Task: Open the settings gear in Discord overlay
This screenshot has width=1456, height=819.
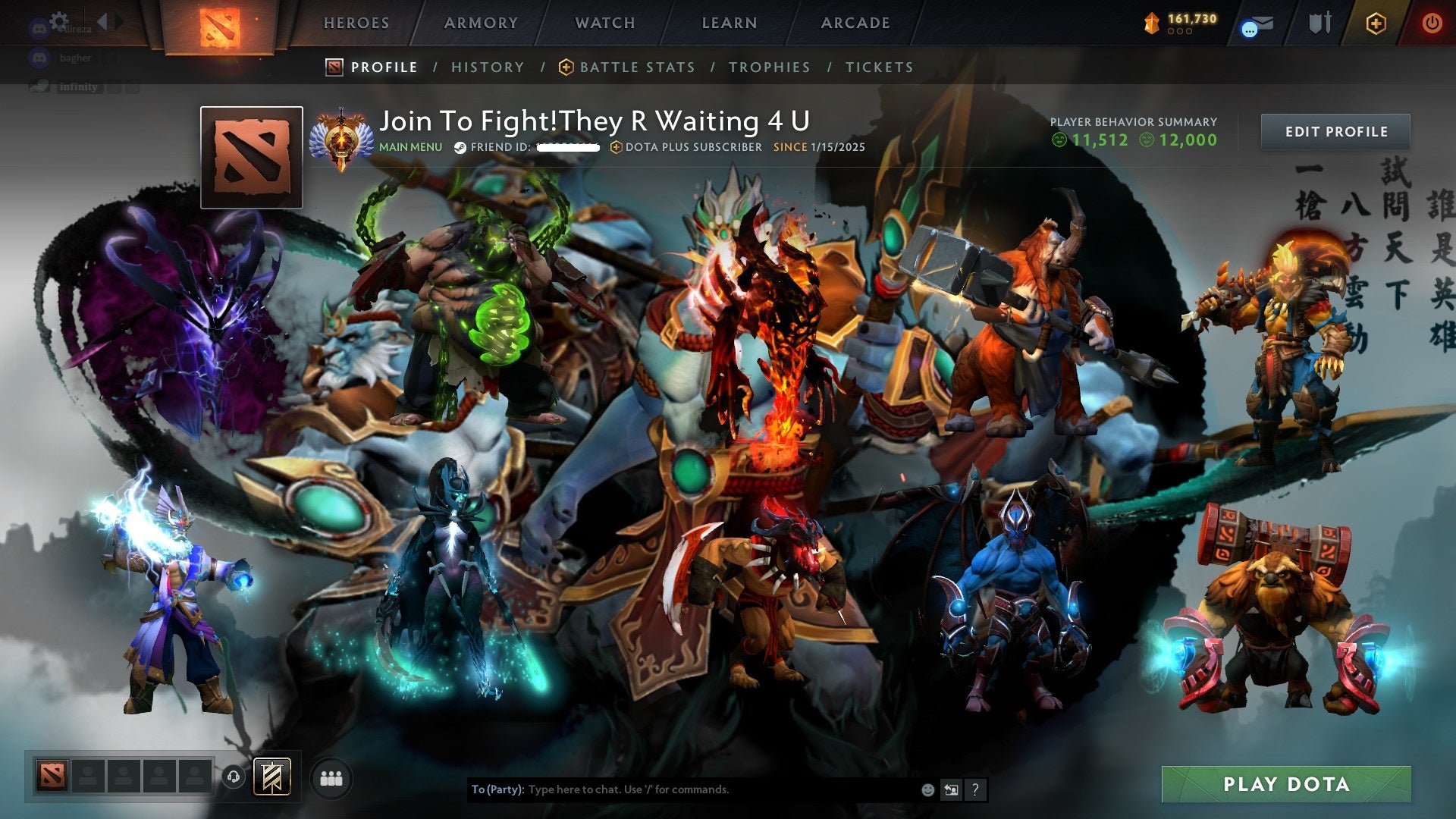Action: (x=58, y=19)
